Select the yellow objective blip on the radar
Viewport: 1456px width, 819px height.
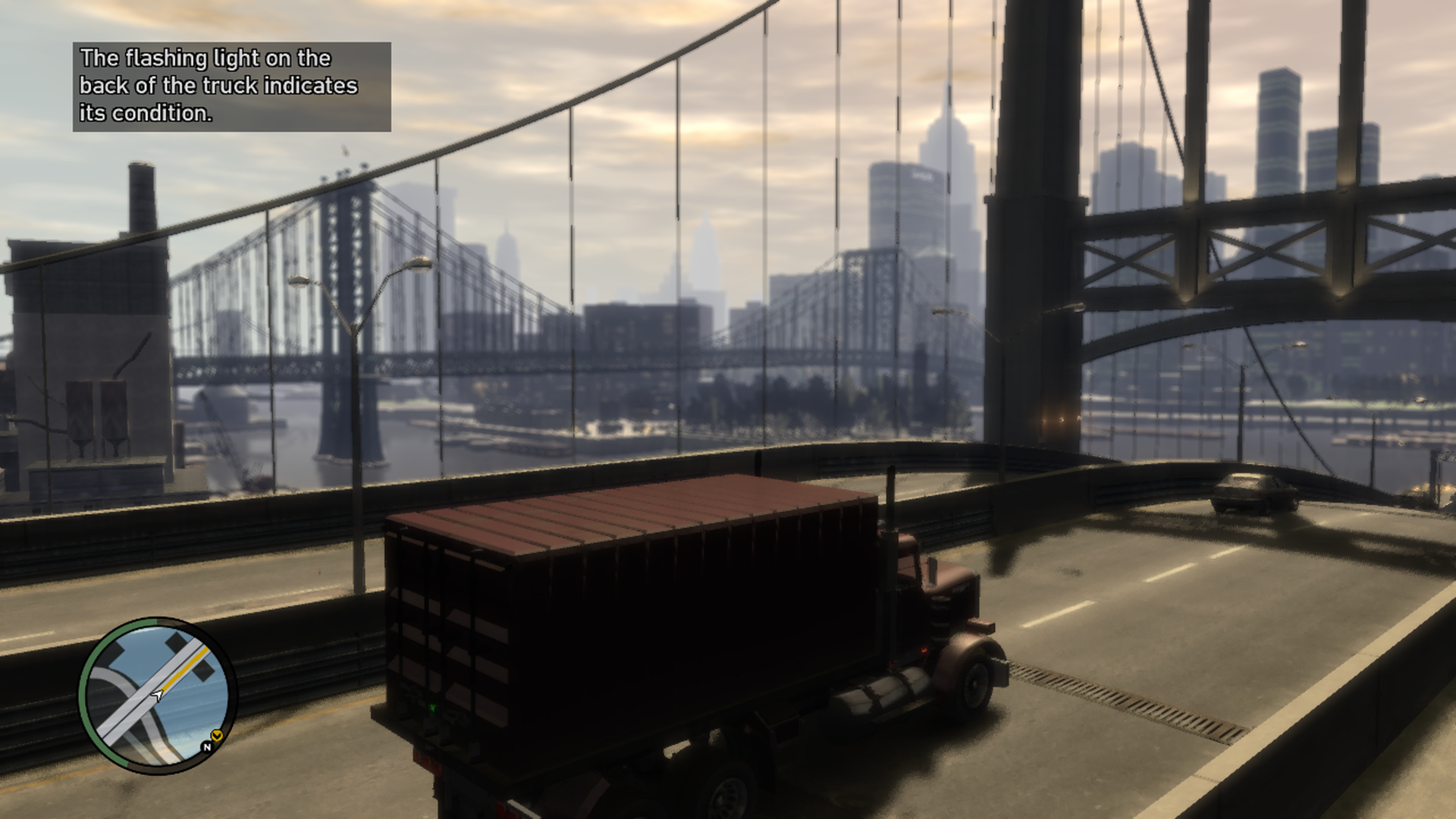pyautogui.click(x=218, y=735)
